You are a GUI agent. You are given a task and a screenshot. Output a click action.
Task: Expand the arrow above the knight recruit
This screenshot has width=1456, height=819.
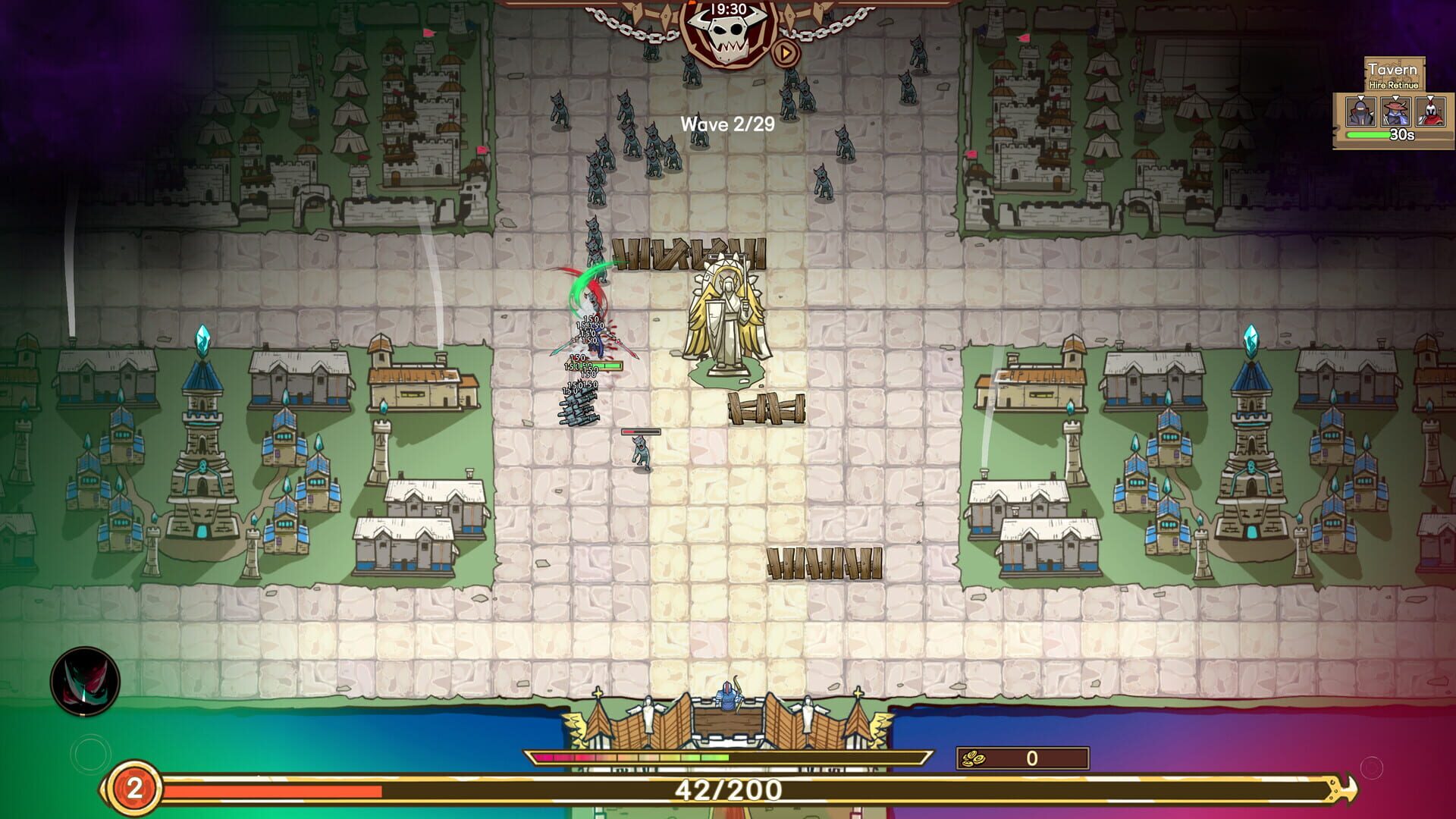point(1360,97)
